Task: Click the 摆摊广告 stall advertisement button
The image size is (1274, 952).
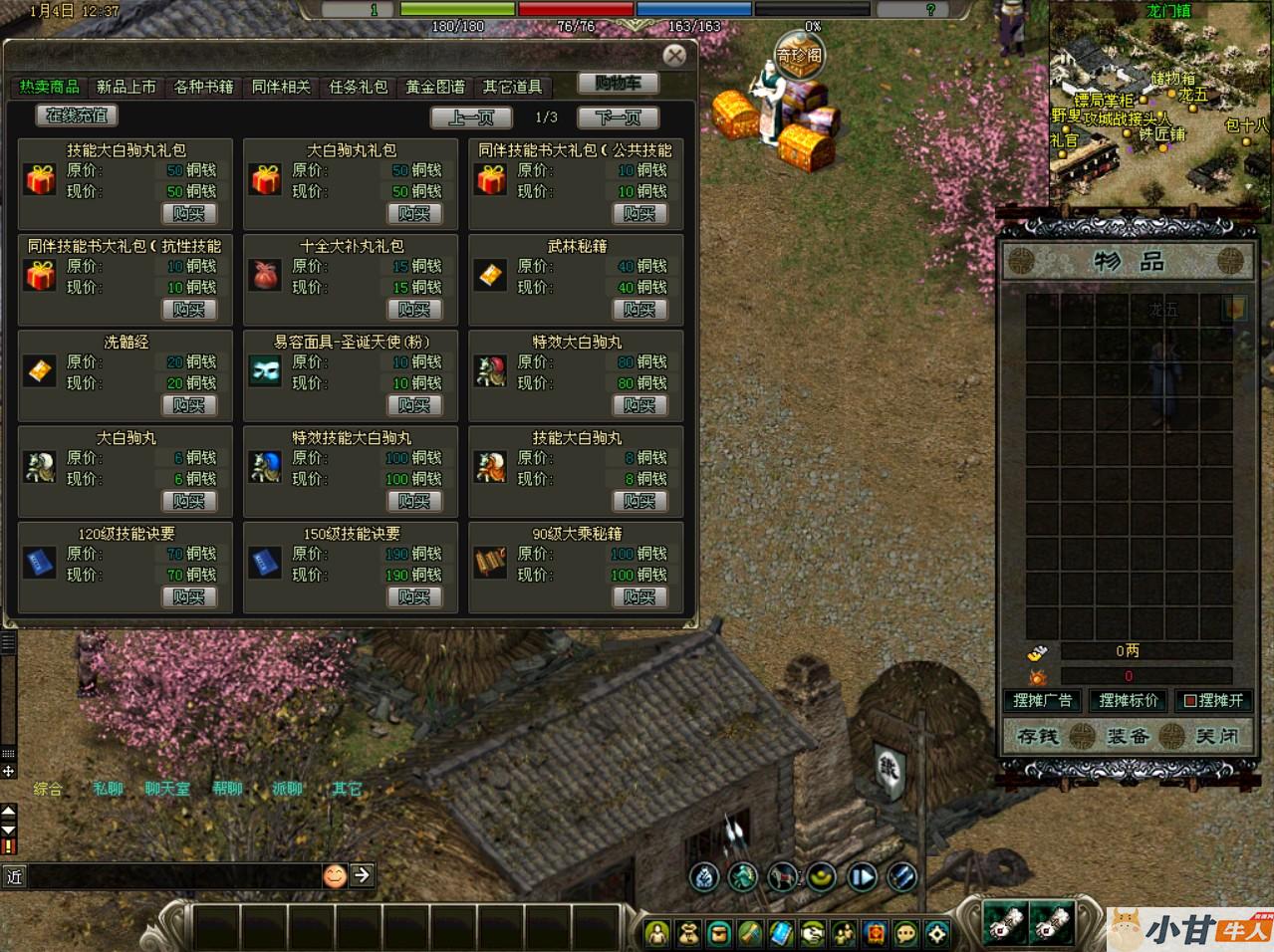Action: (x=1042, y=700)
